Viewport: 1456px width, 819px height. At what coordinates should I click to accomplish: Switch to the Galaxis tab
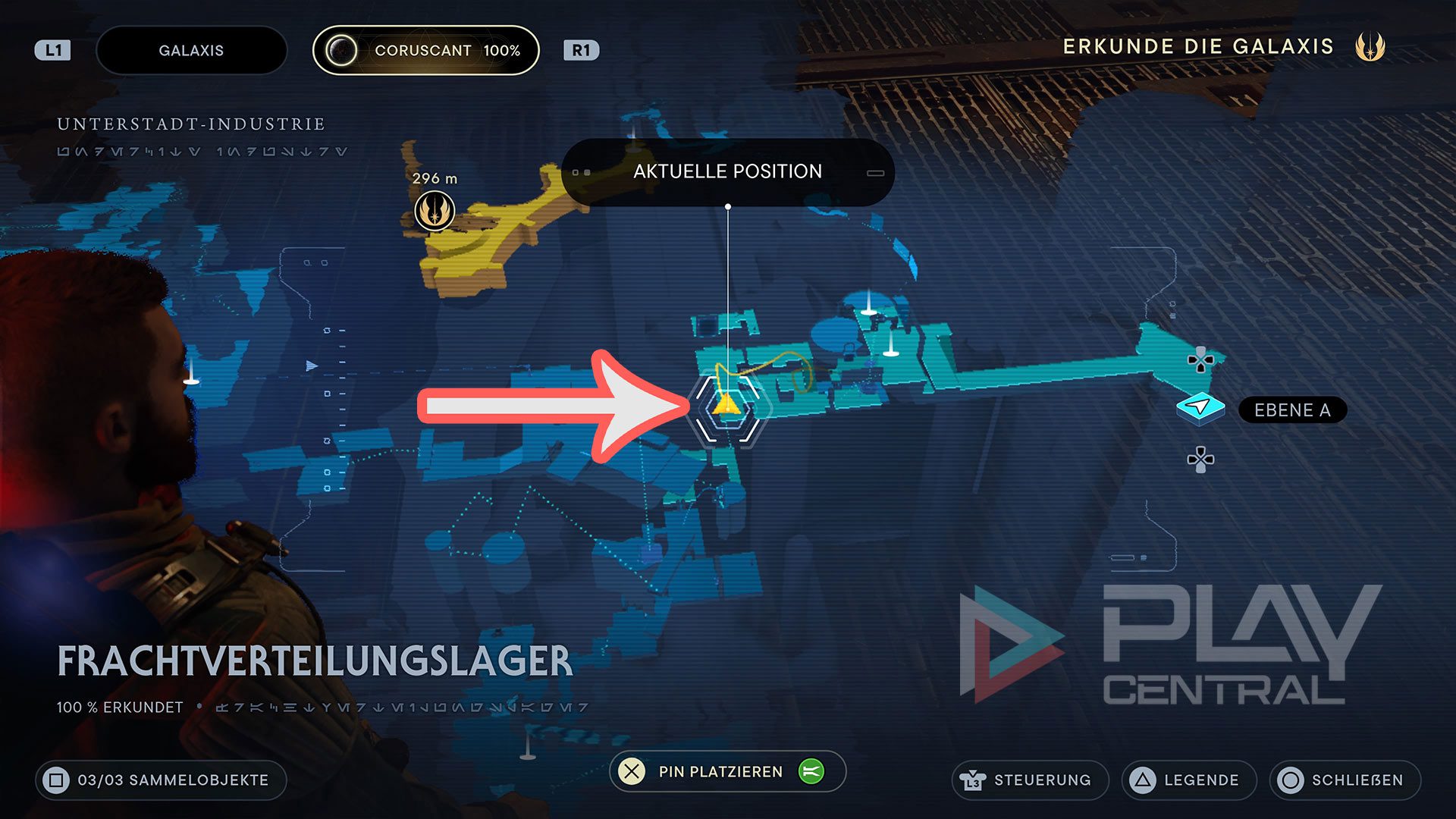(191, 50)
